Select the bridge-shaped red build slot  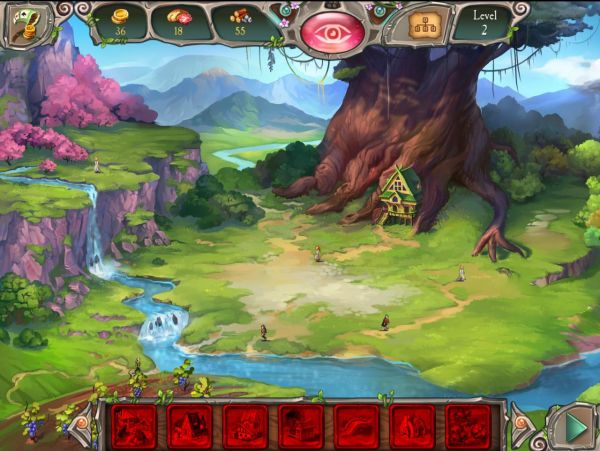[357, 426]
